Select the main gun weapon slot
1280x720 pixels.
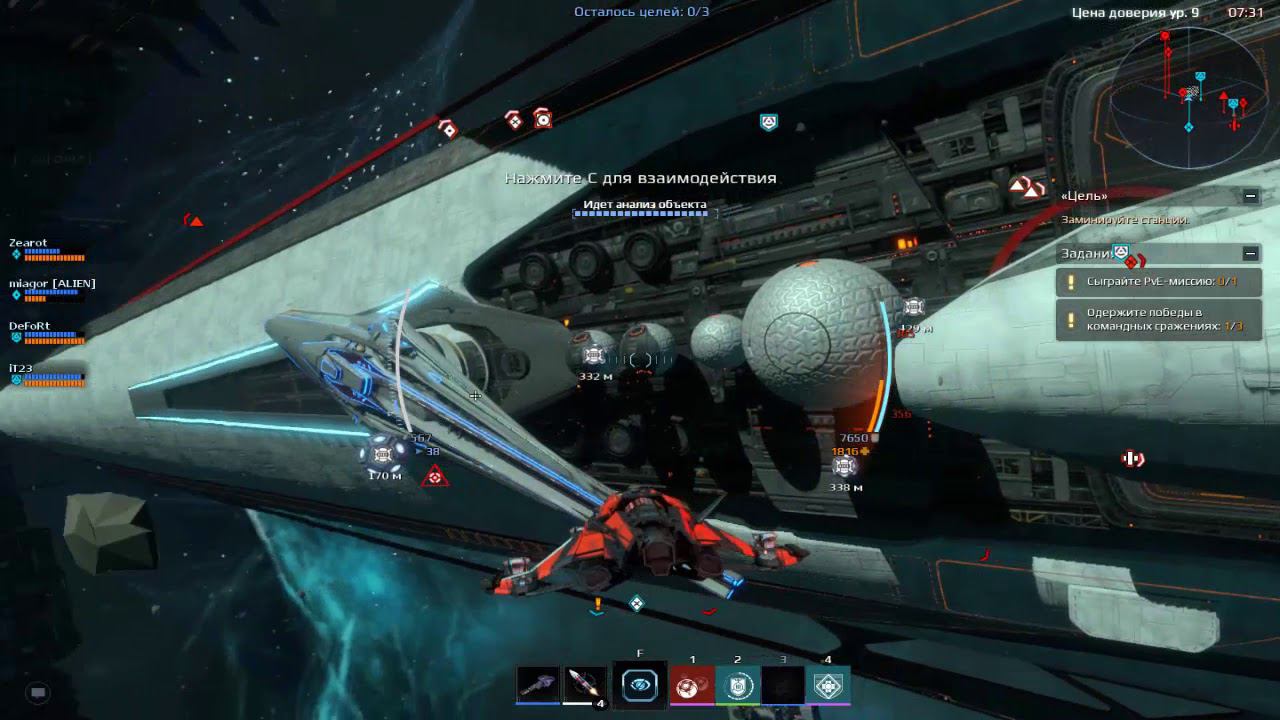pos(538,684)
